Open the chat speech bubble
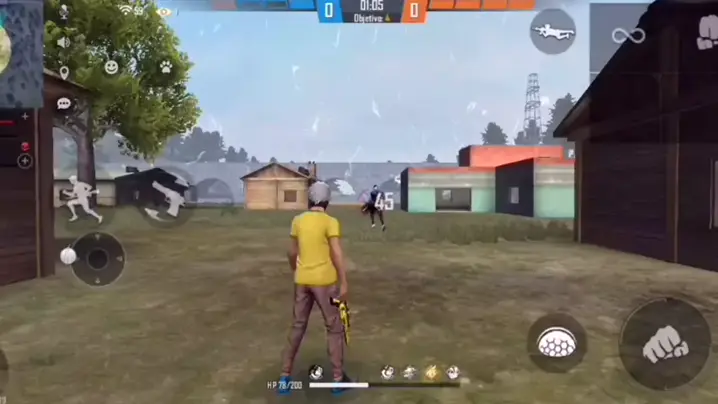 (64, 103)
